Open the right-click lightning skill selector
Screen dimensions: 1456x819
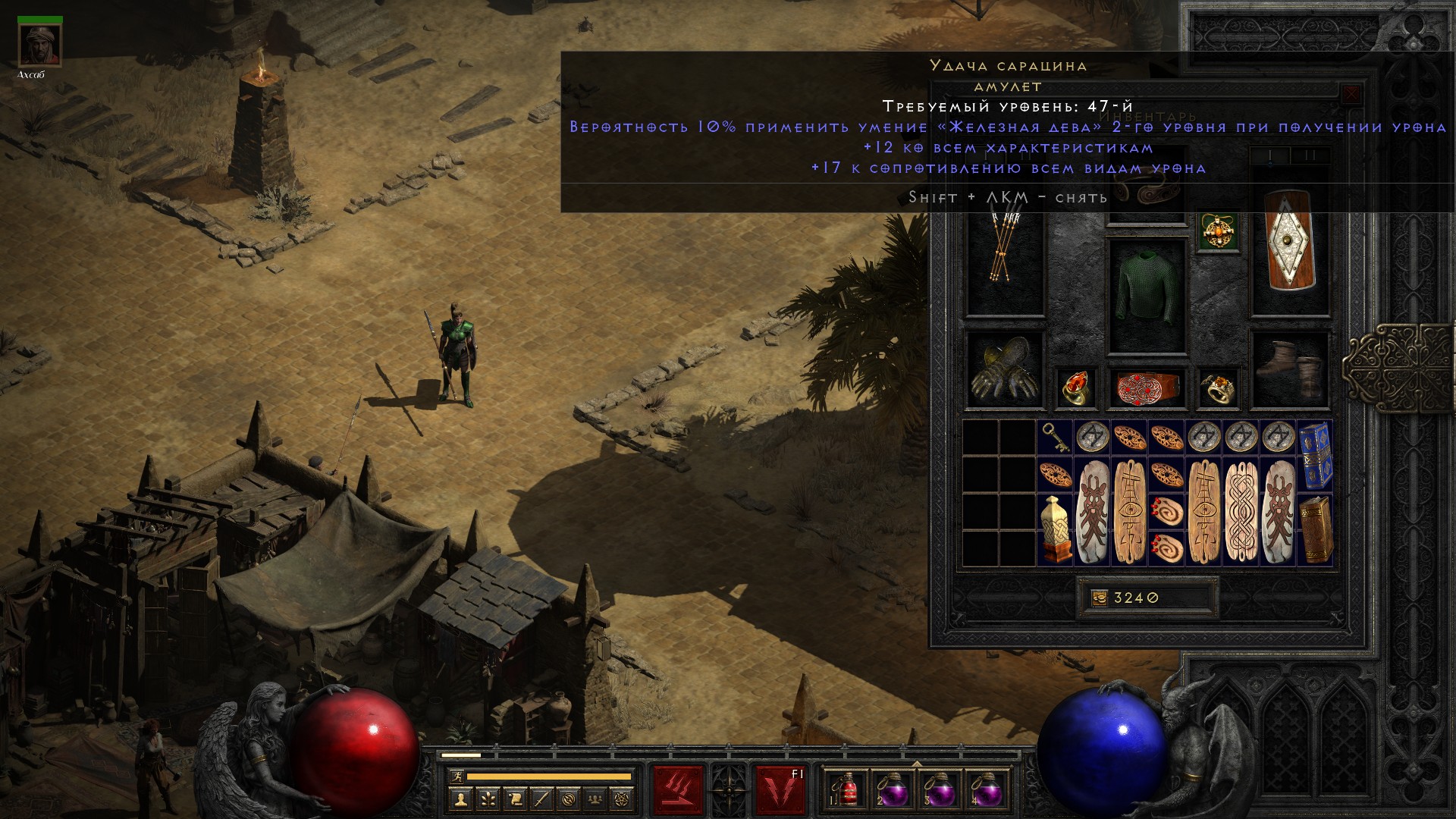click(x=780, y=789)
